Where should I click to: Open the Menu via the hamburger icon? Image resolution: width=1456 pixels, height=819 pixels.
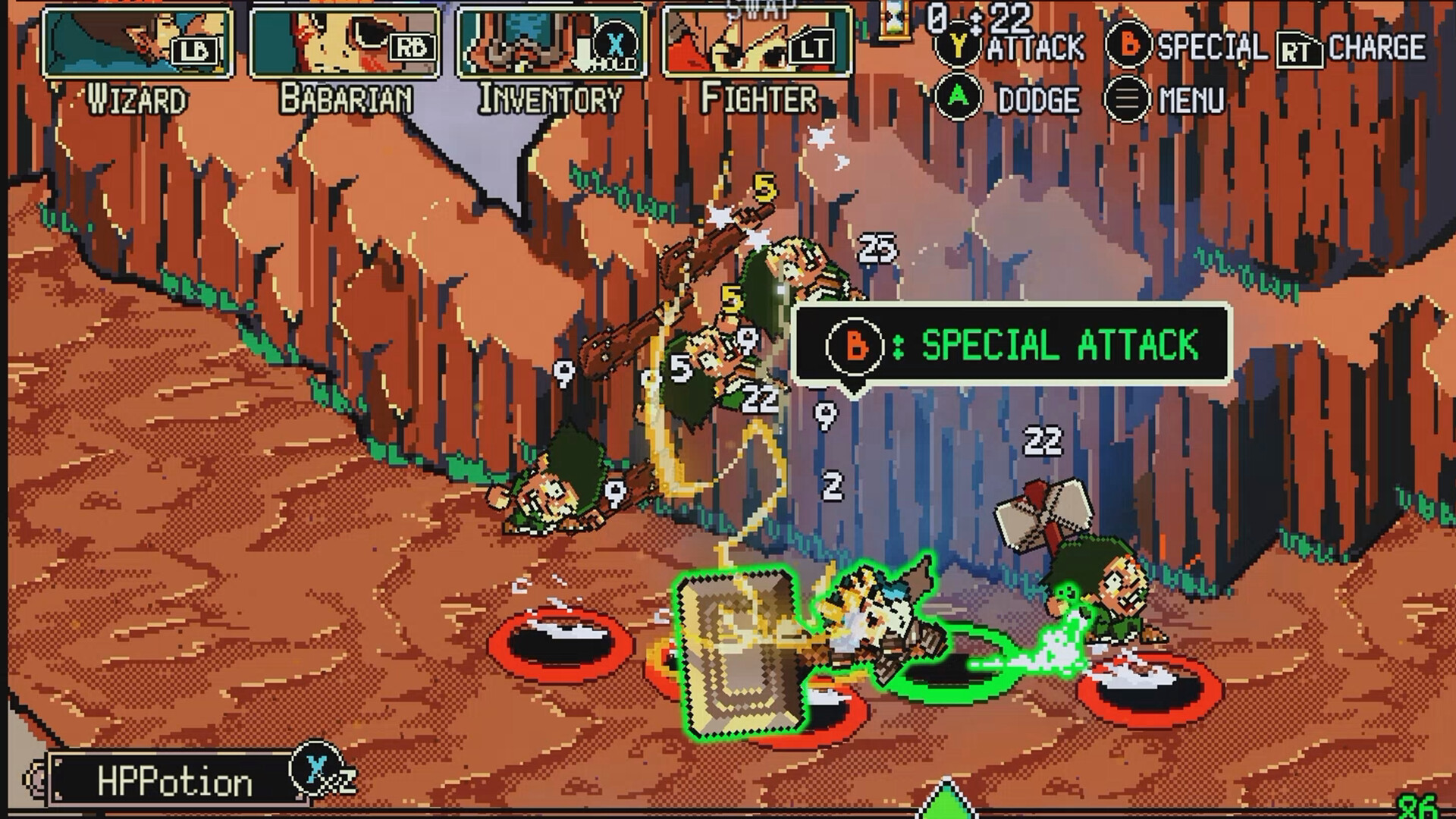point(1128,97)
